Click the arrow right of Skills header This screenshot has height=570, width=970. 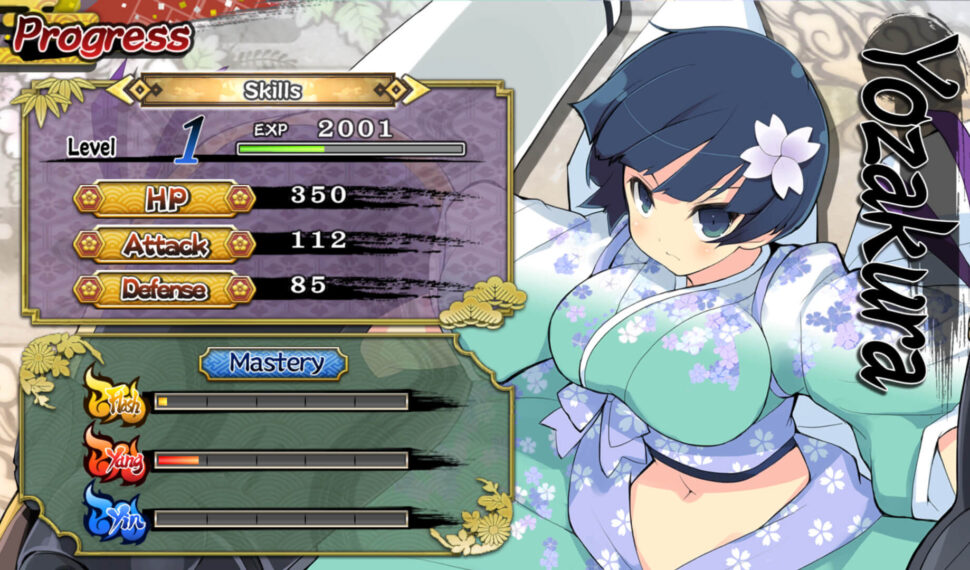413,90
